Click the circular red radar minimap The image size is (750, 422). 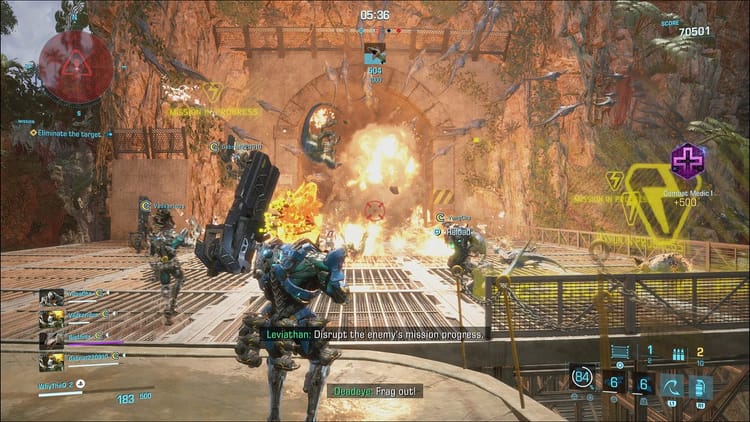click(x=75, y=66)
